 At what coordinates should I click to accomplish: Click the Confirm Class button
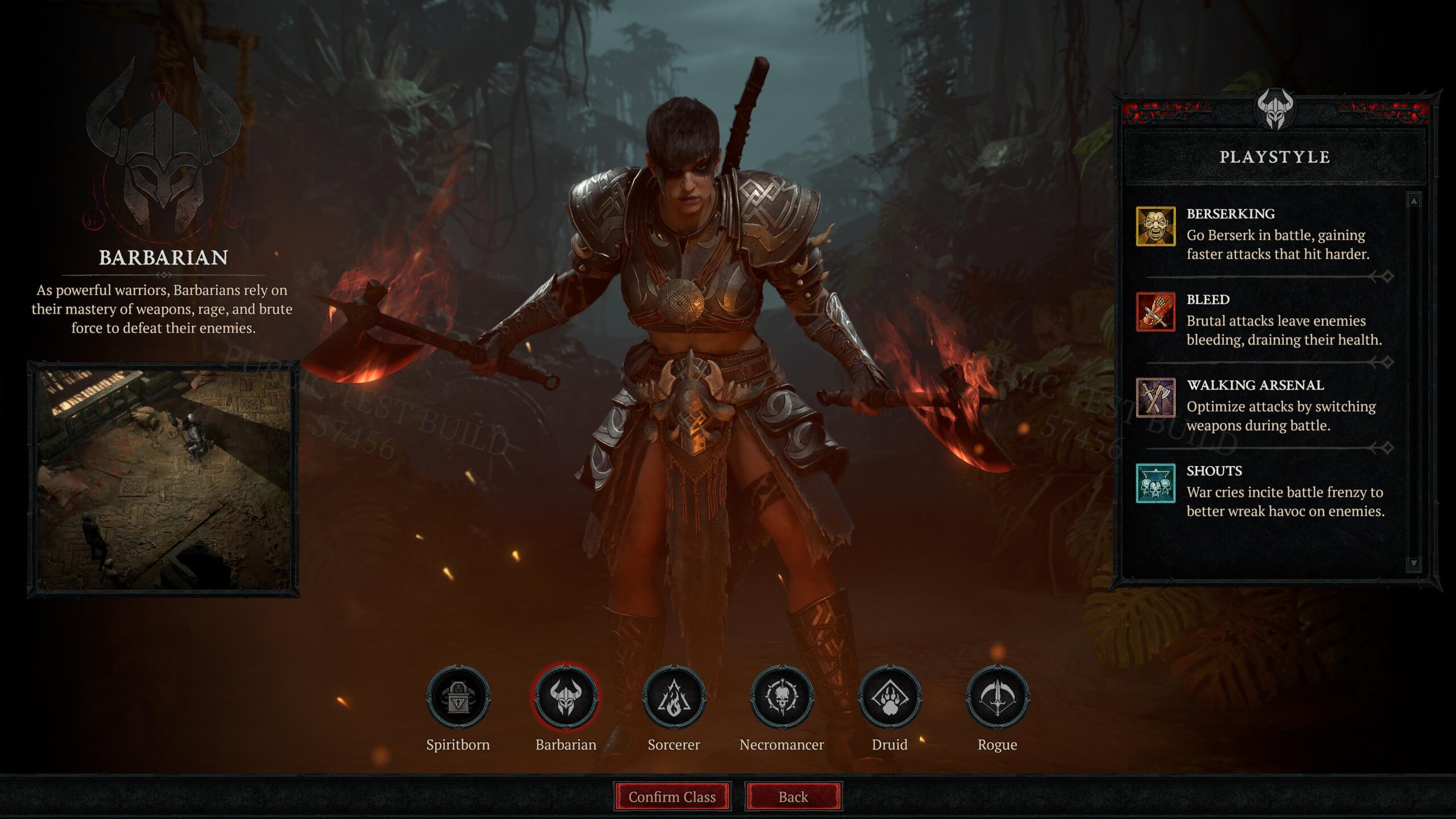[674, 797]
